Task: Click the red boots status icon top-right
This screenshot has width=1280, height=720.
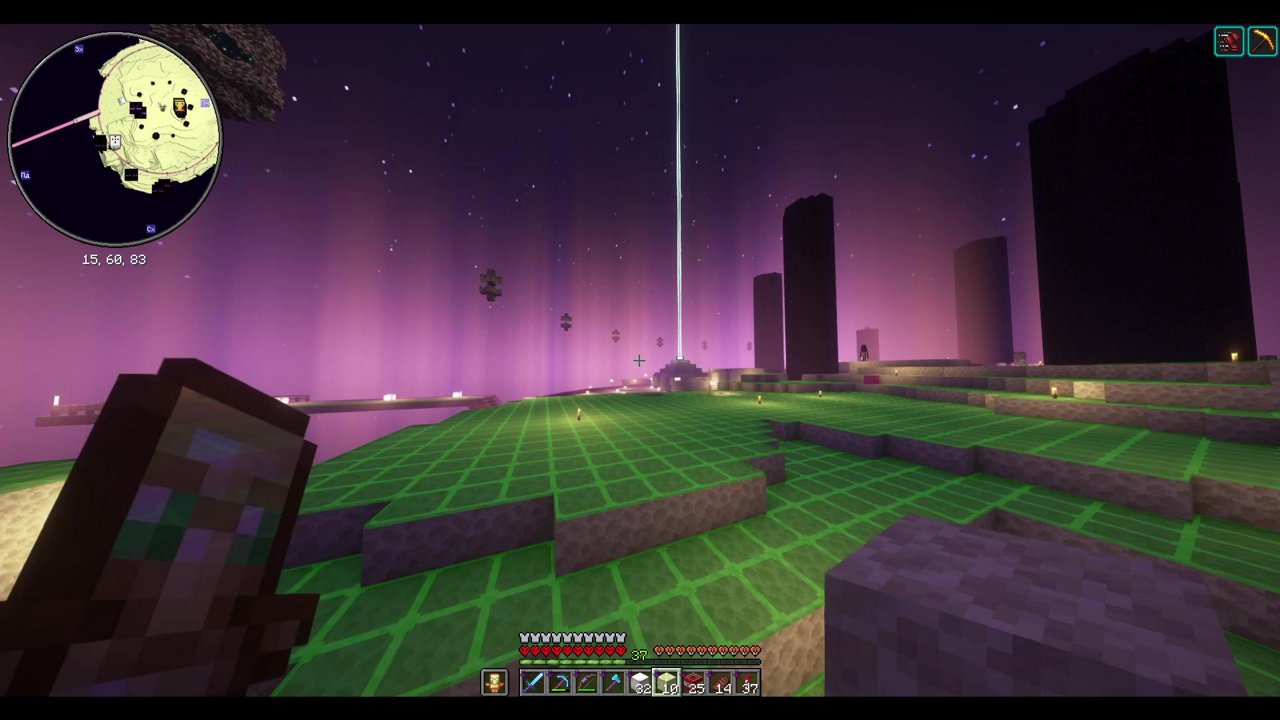Action: click(1229, 41)
